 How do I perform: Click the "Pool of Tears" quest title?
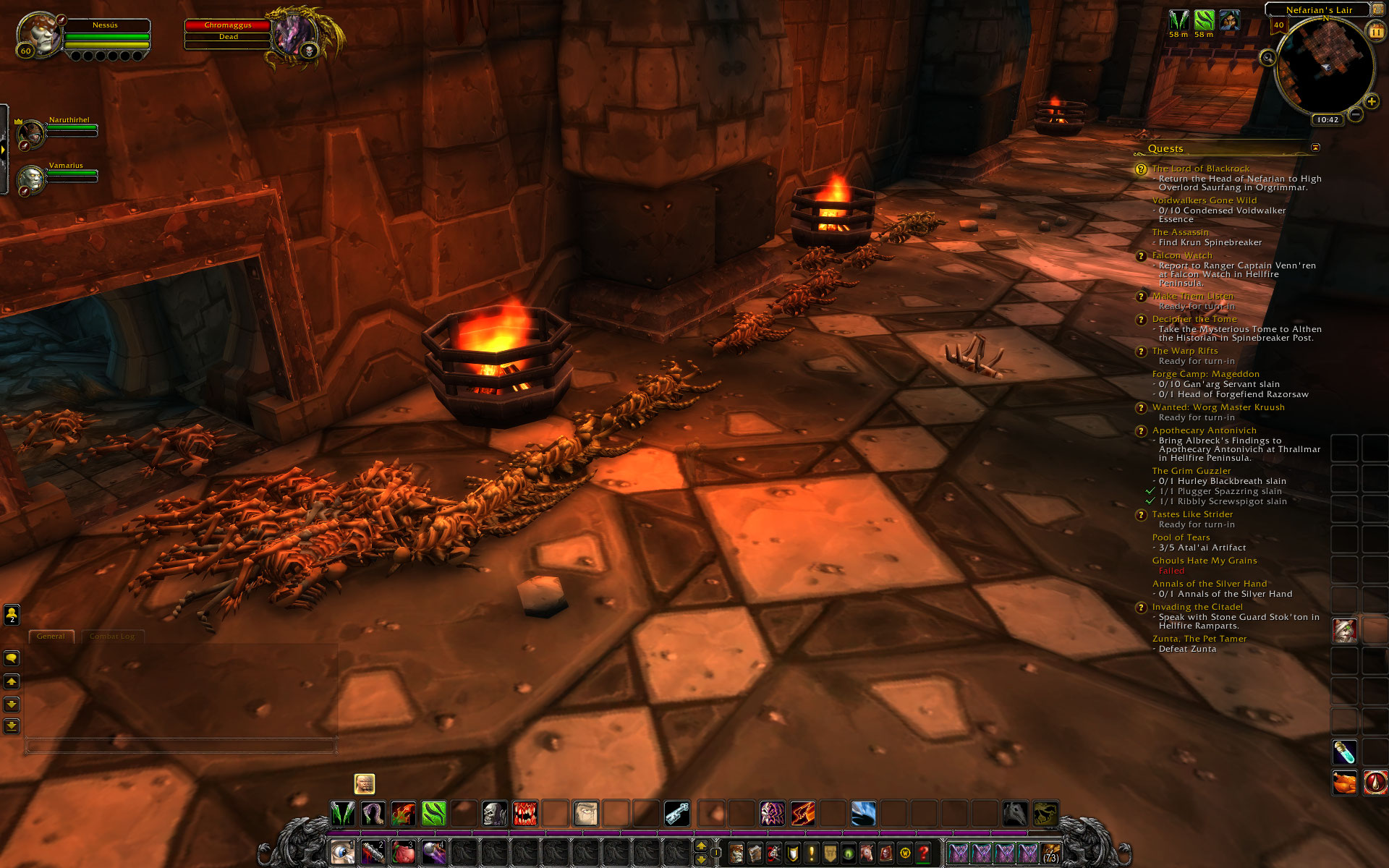[x=1181, y=537]
